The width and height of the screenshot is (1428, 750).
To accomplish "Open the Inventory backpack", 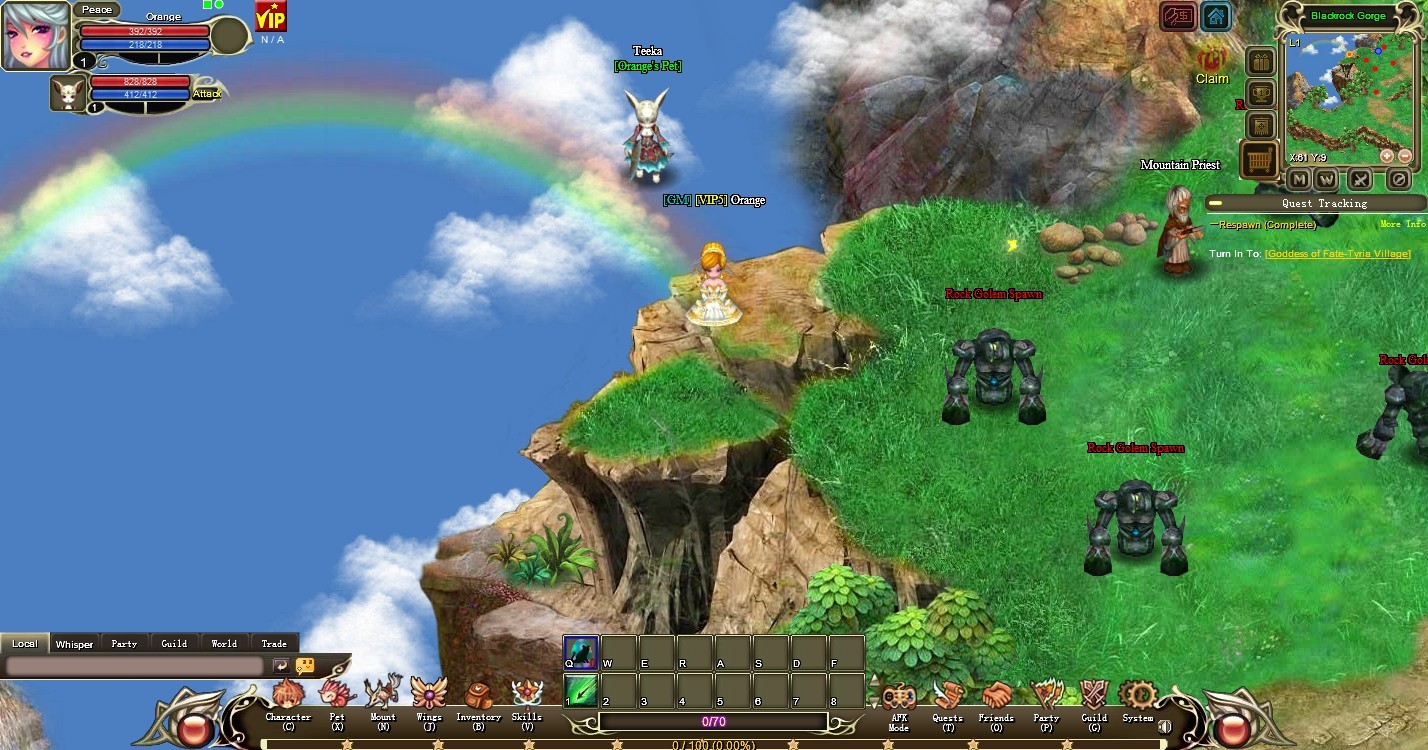I will [x=478, y=695].
